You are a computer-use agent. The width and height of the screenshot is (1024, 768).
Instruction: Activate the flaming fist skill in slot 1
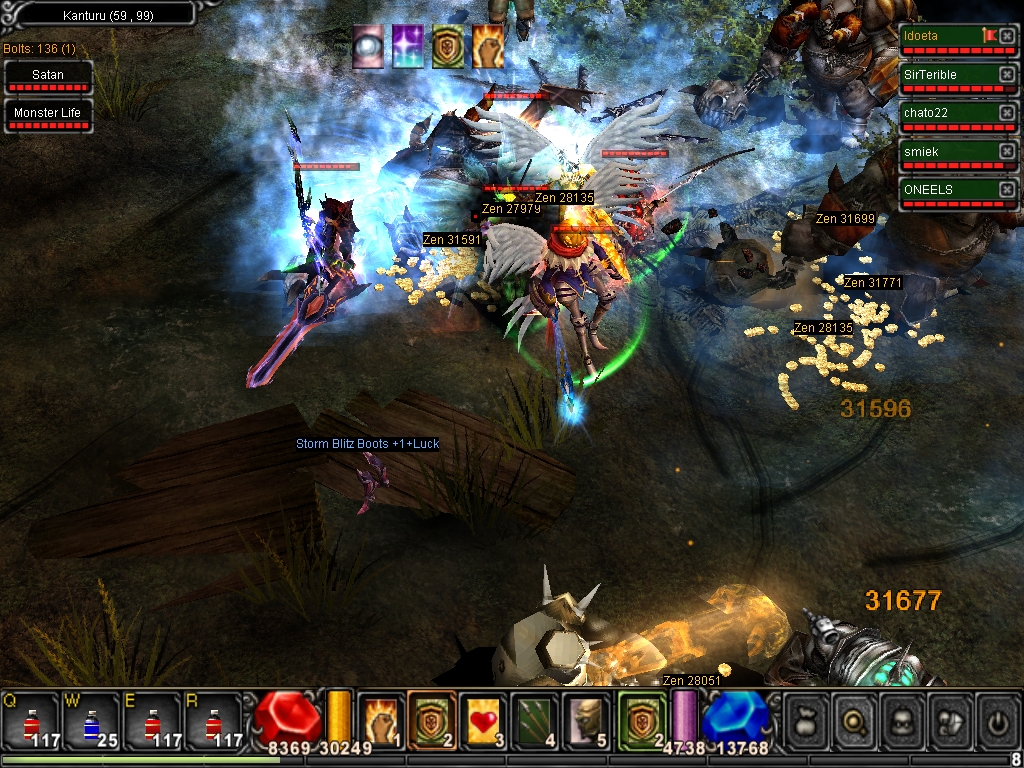[x=381, y=719]
